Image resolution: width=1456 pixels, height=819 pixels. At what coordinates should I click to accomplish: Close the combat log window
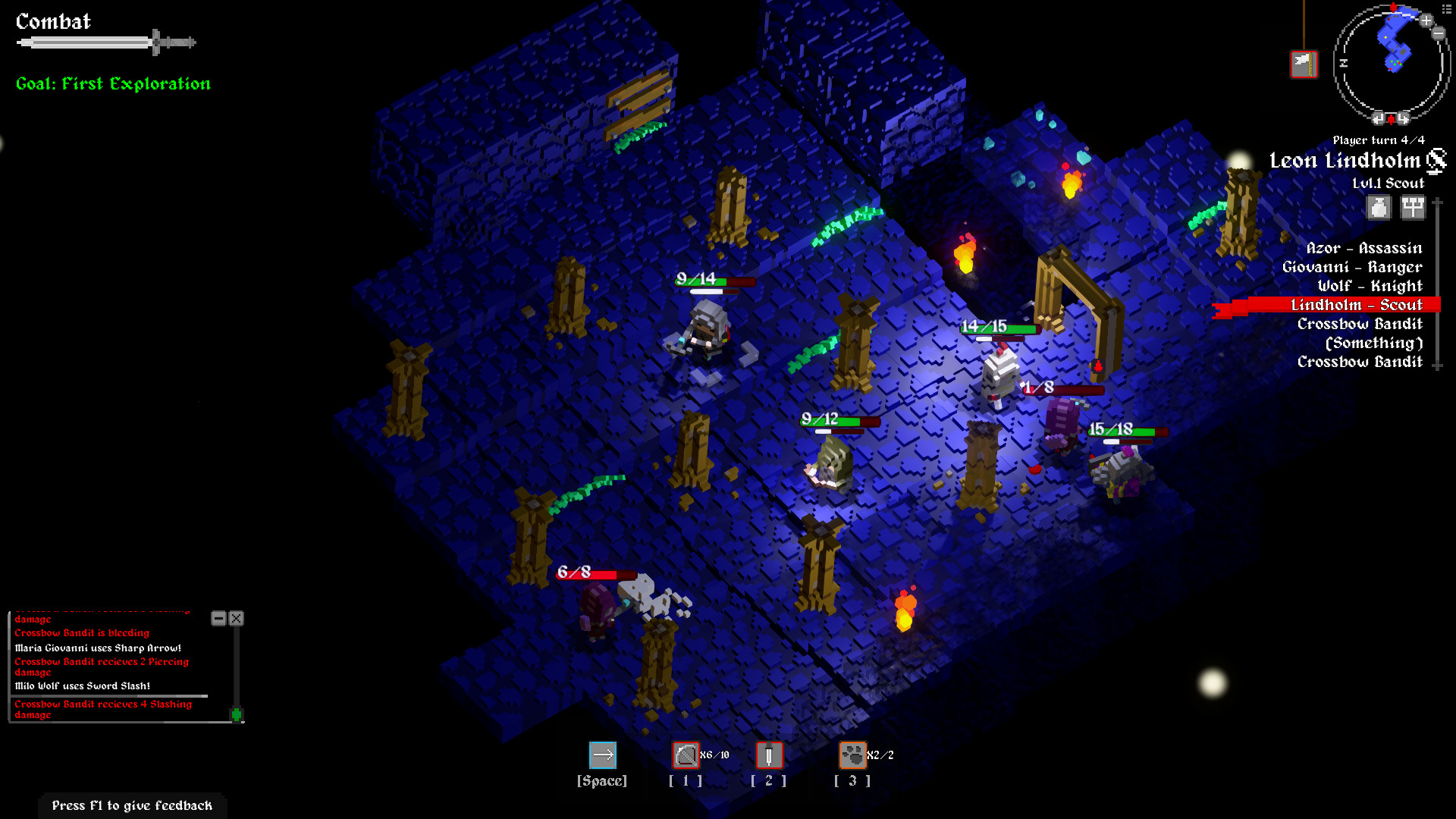[x=236, y=619]
